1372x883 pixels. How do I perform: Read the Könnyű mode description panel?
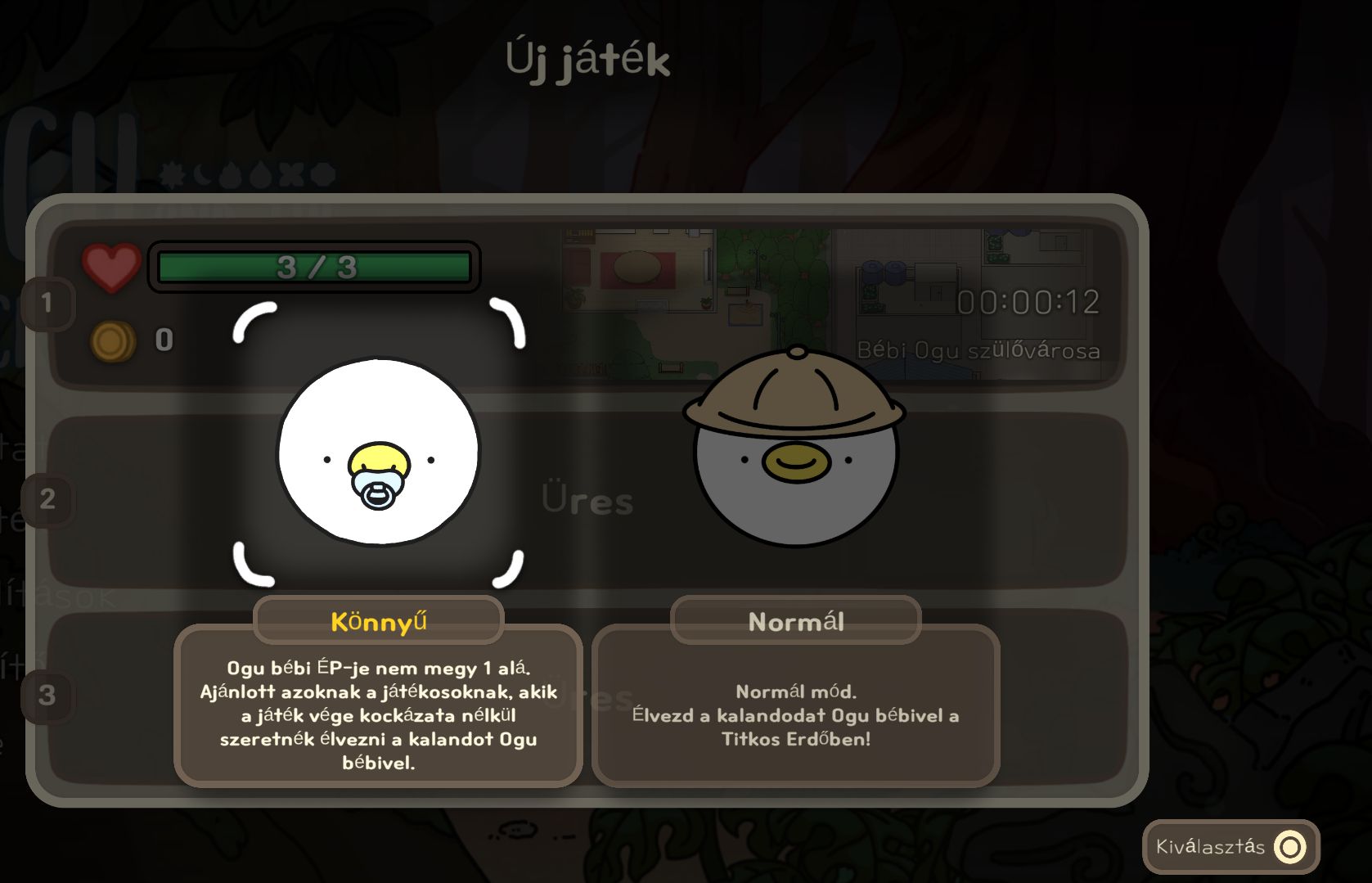coord(378,714)
